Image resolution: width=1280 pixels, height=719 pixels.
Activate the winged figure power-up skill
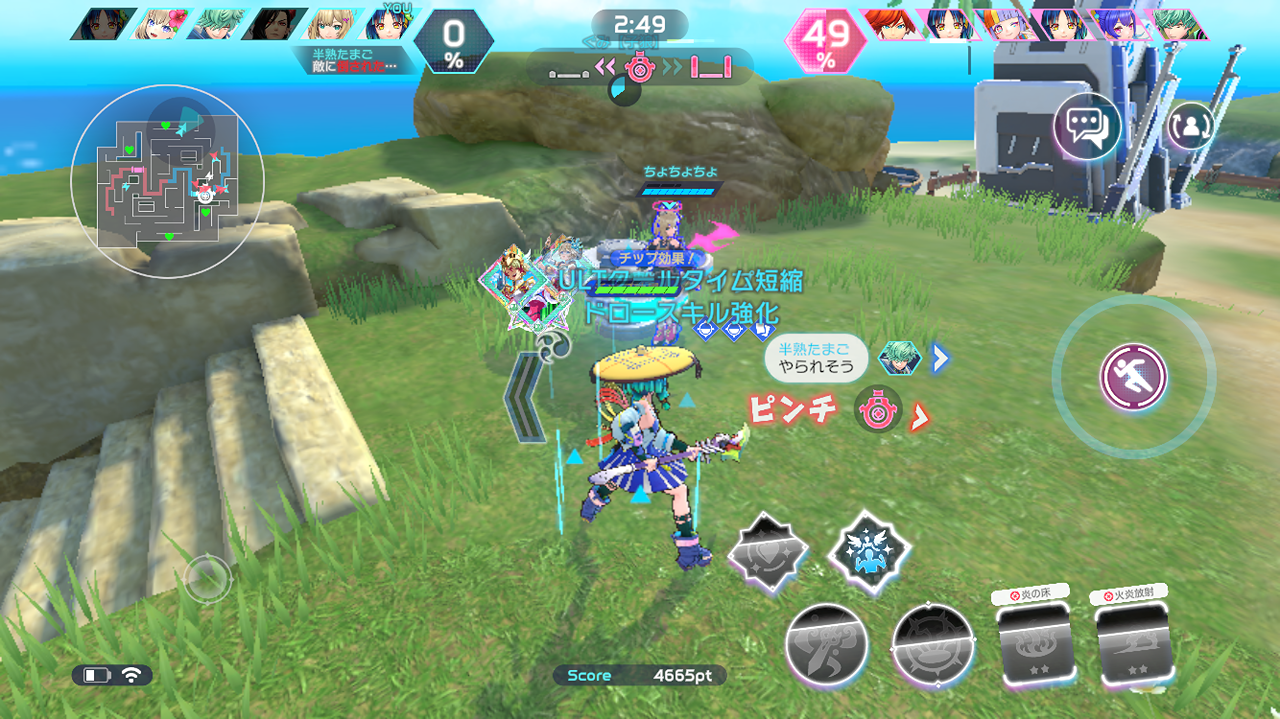pos(869,552)
